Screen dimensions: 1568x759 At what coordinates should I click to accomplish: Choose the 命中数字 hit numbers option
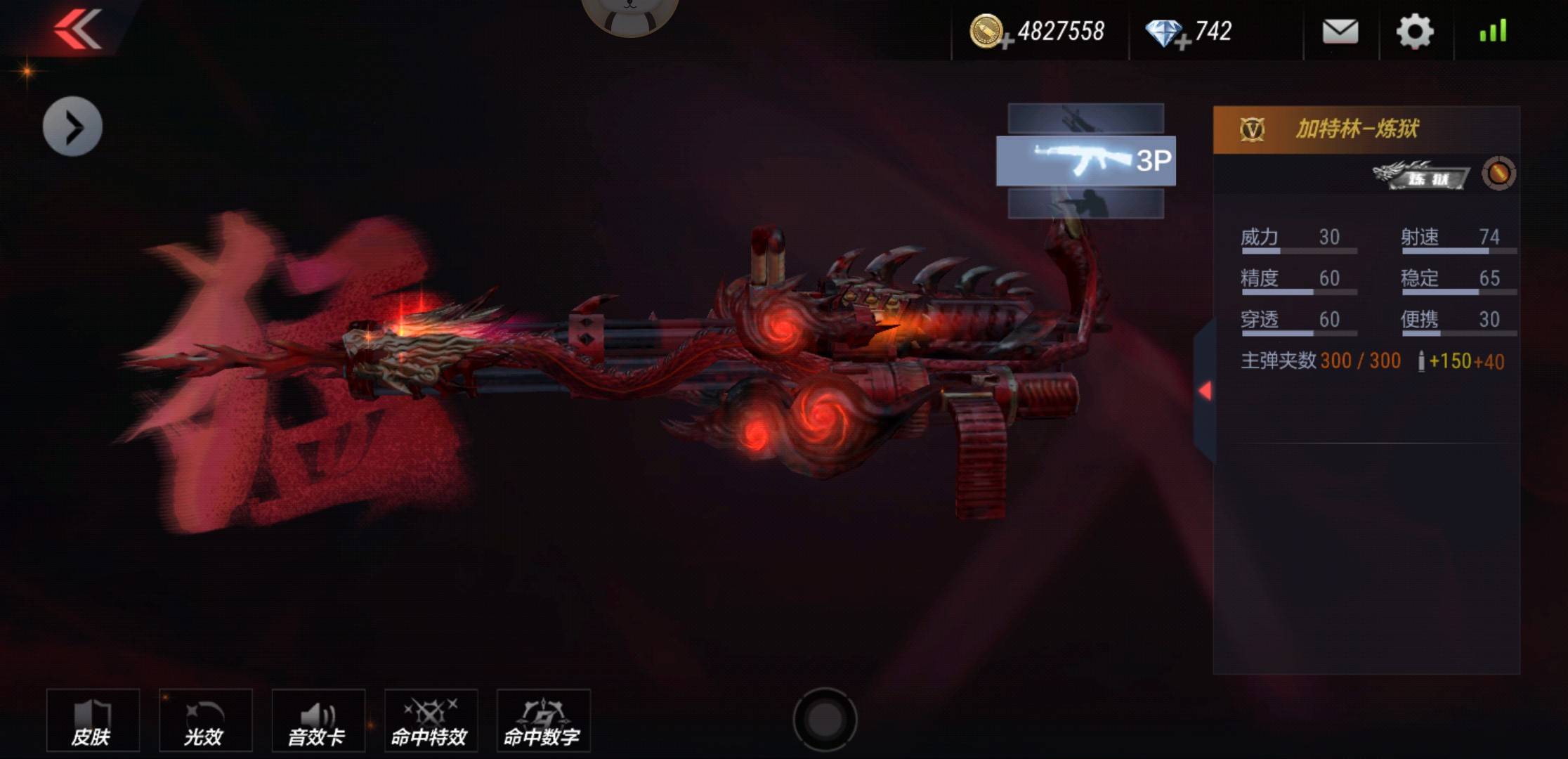pyautogui.click(x=543, y=721)
